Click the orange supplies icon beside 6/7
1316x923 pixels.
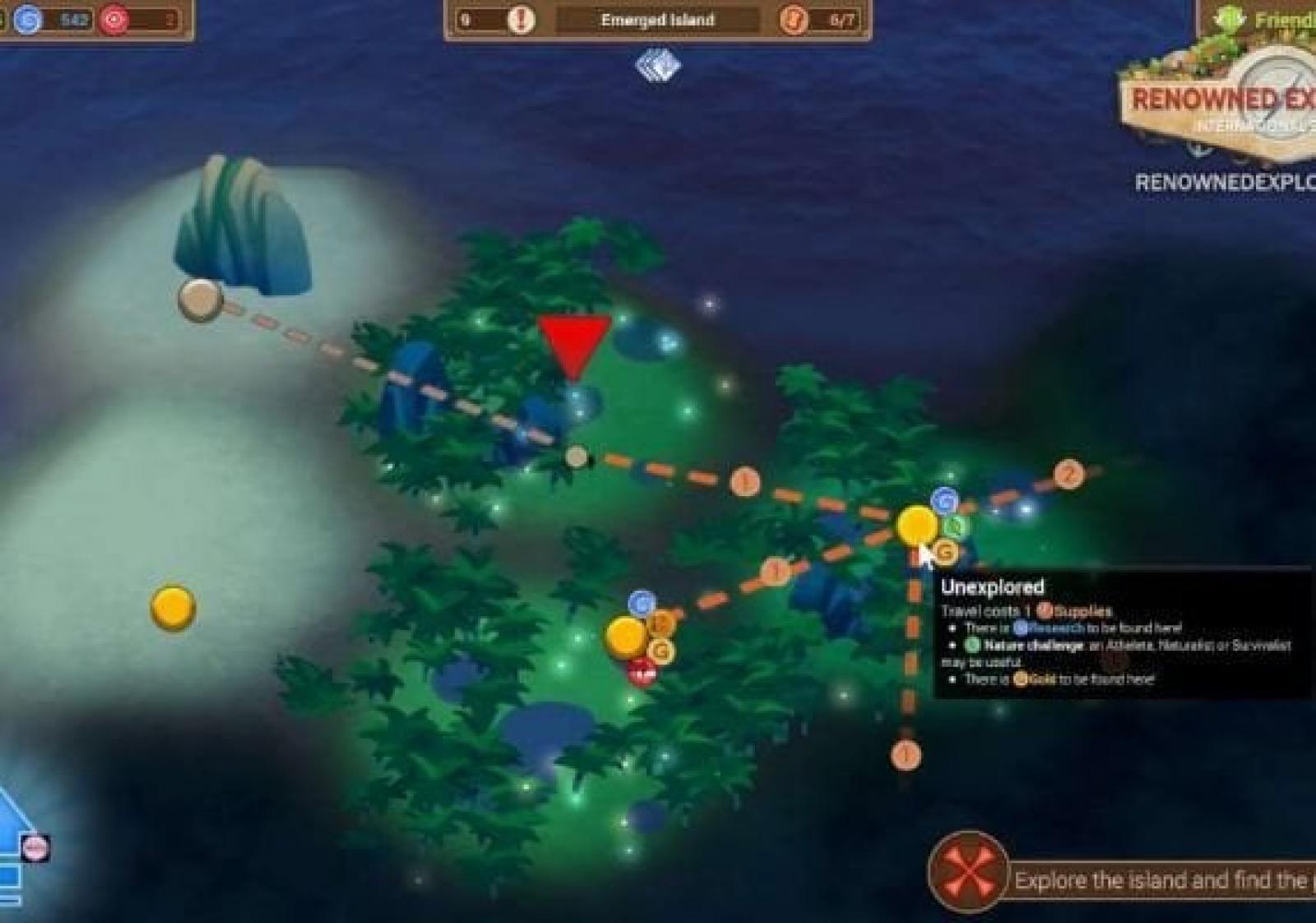pyautogui.click(x=794, y=20)
